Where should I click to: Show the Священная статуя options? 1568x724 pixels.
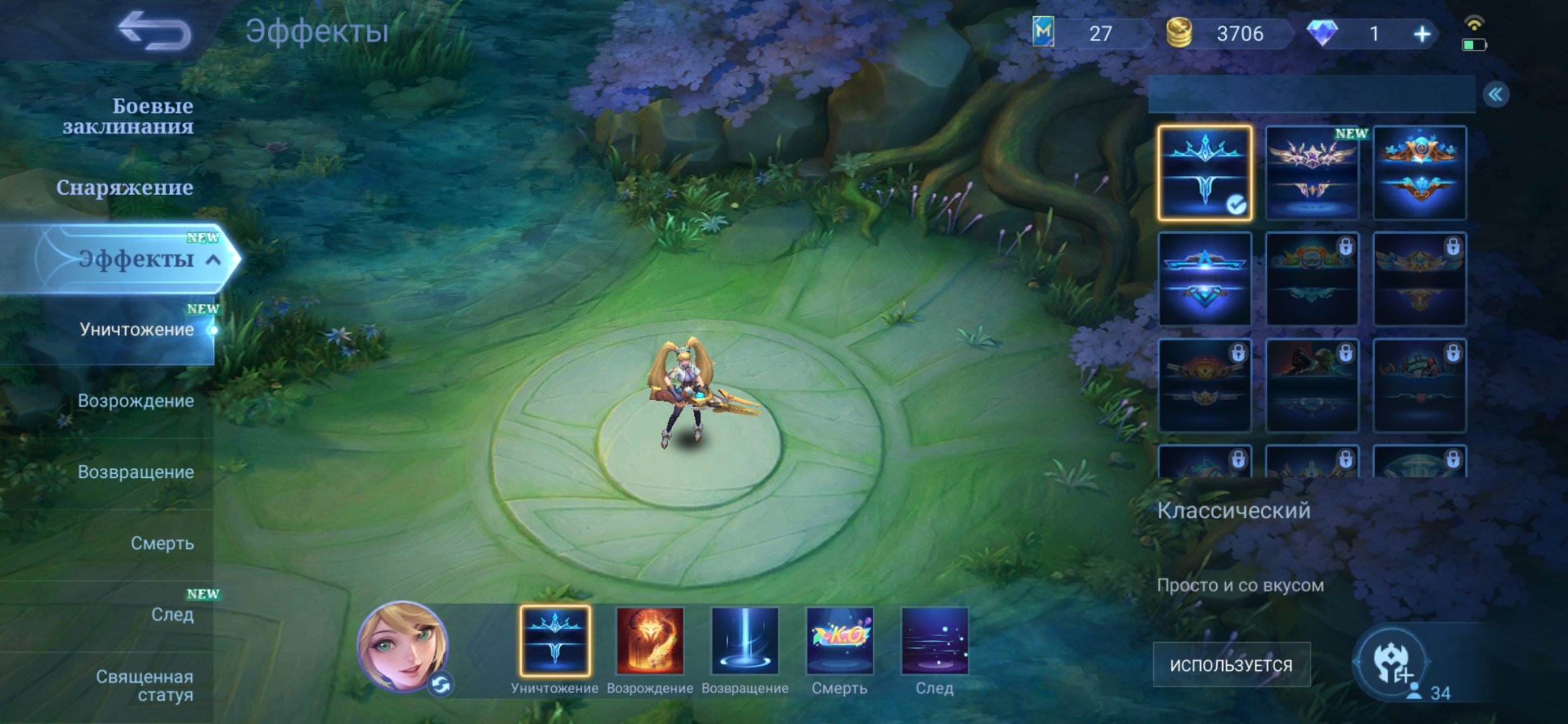144,685
